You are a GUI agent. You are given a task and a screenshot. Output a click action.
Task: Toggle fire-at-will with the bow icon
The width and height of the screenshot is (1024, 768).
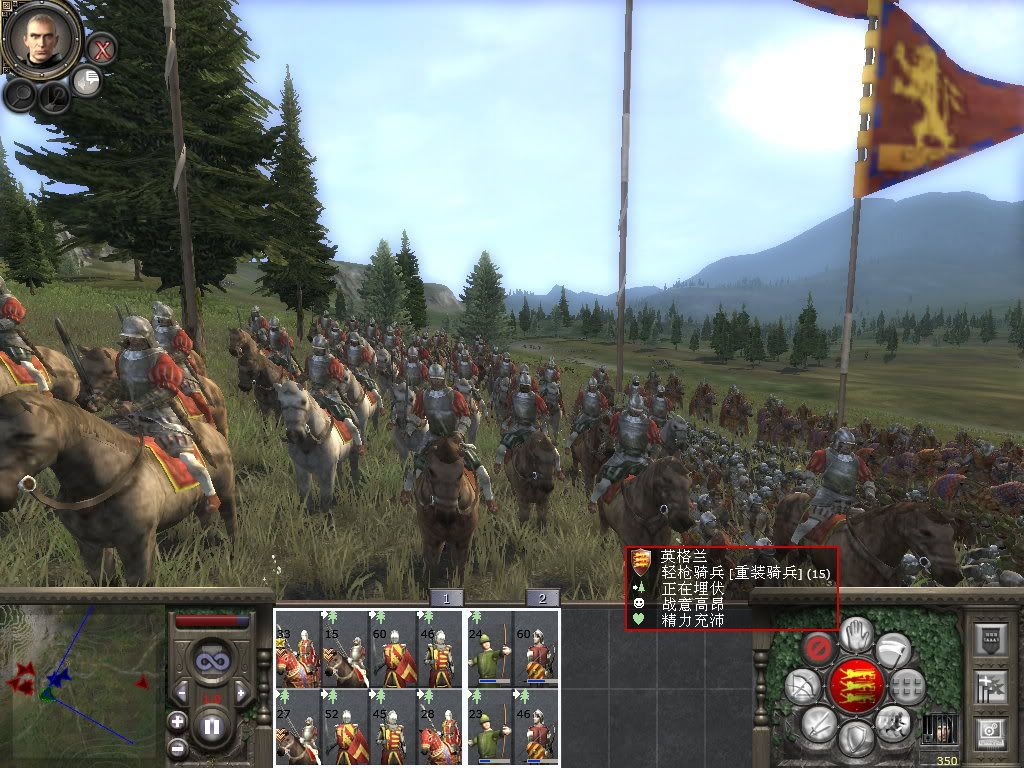coord(802,686)
